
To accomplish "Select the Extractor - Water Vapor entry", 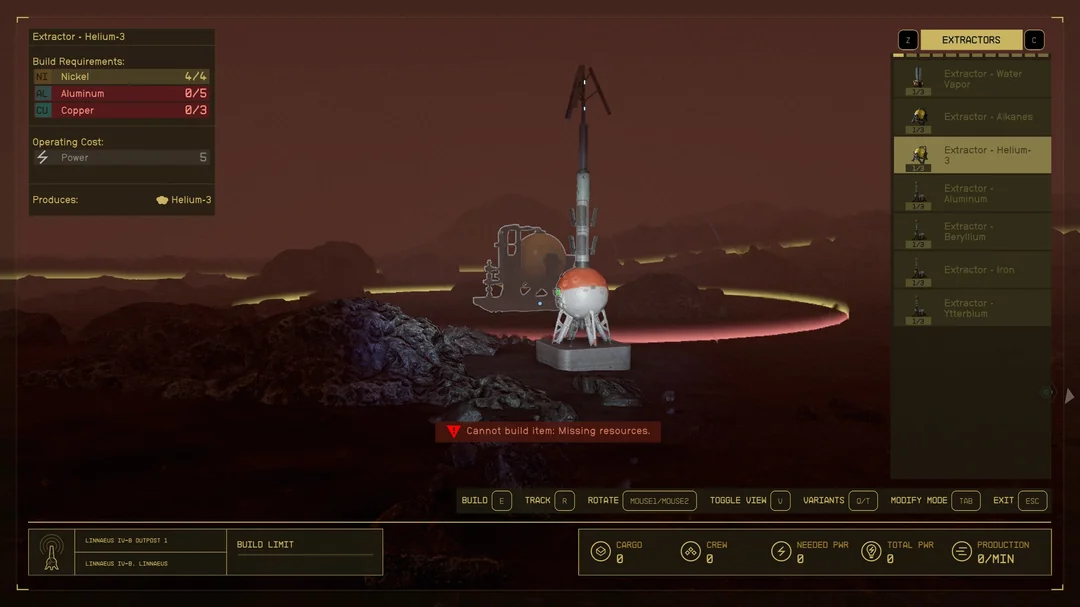I will coord(971,79).
